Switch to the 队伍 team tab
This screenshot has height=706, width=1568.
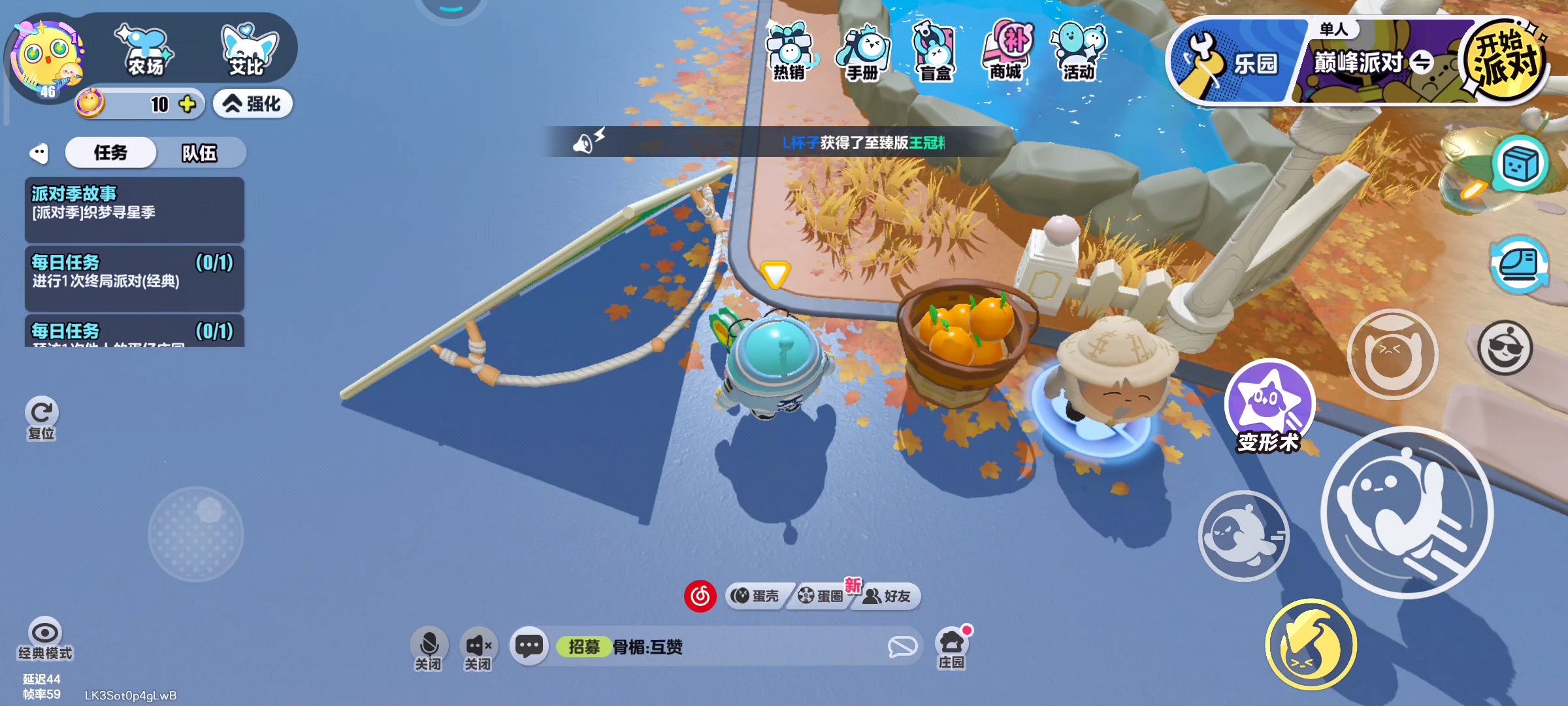coord(199,153)
